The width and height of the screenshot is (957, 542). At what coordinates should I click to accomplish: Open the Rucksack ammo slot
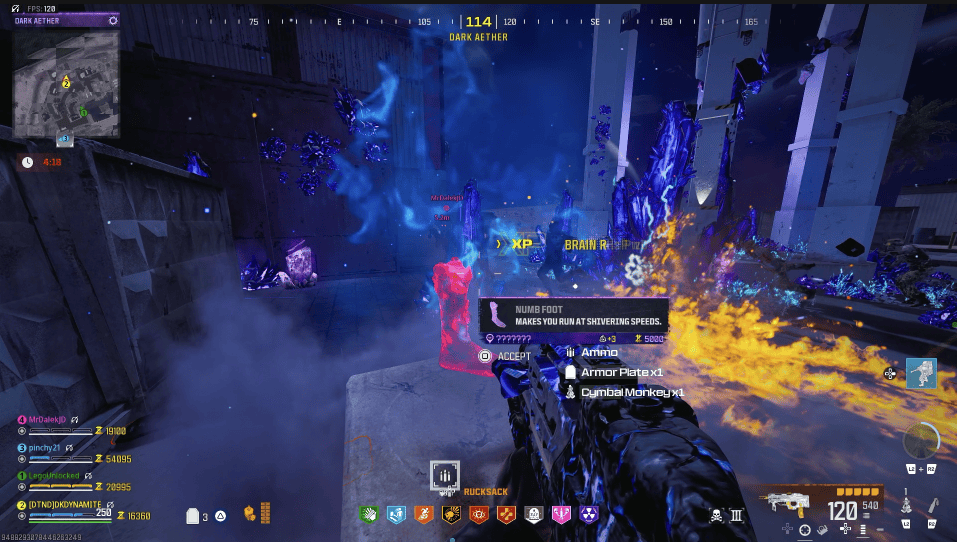point(445,475)
